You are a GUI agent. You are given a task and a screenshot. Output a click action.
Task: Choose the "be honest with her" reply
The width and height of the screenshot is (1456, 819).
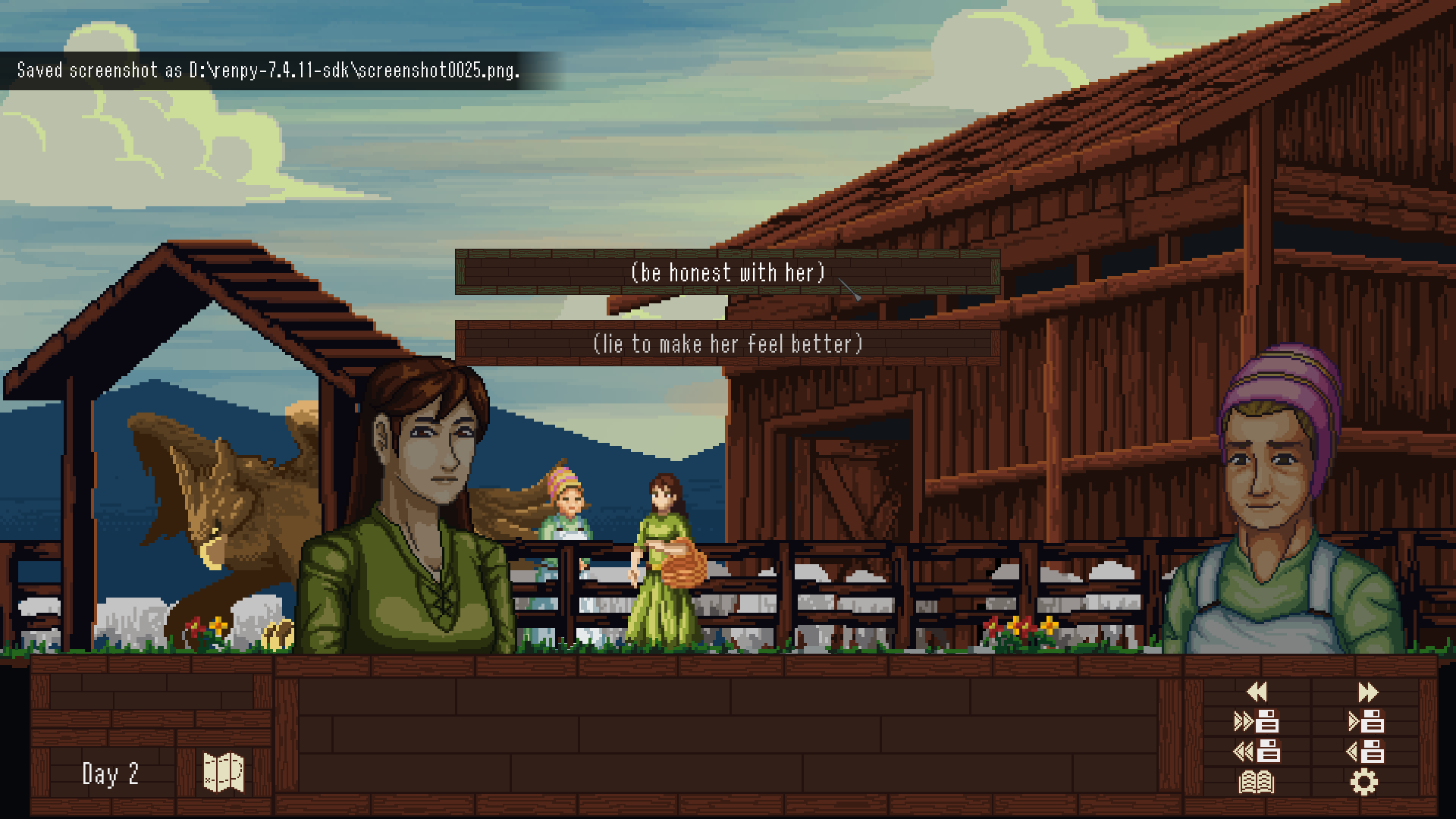coord(727,272)
